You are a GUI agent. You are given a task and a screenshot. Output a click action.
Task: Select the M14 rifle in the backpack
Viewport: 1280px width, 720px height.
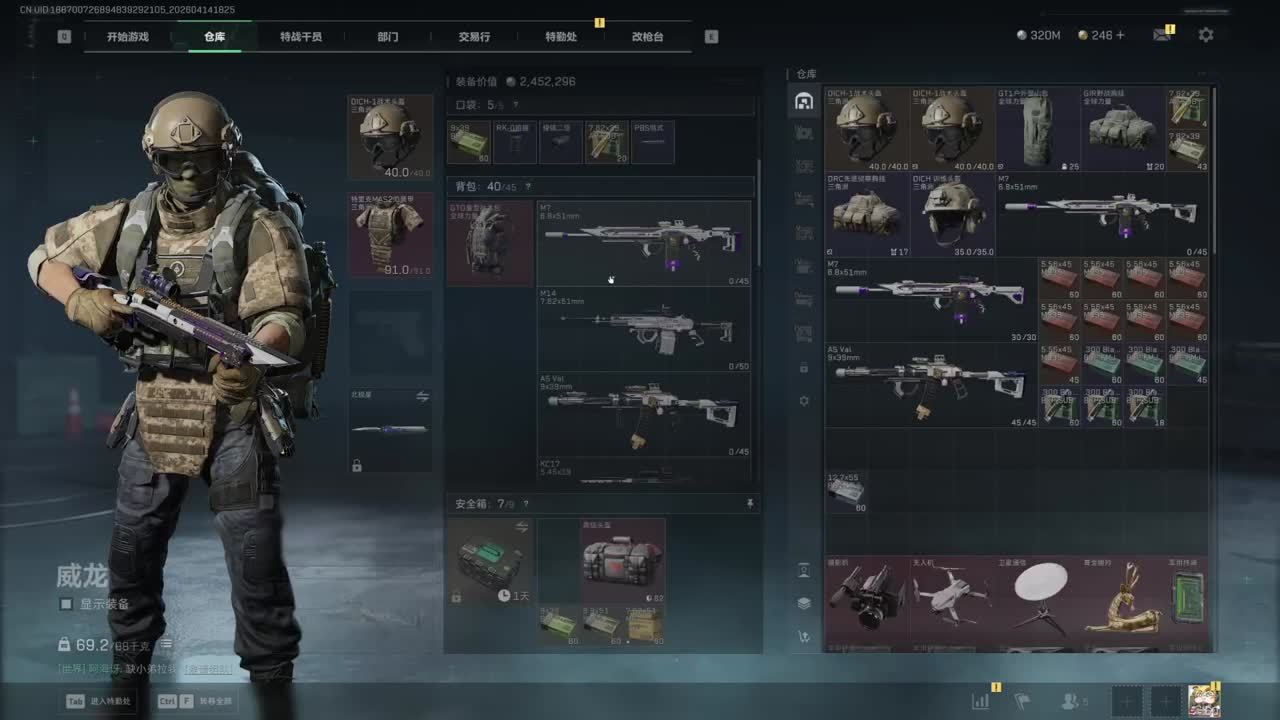click(x=644, y=330)
